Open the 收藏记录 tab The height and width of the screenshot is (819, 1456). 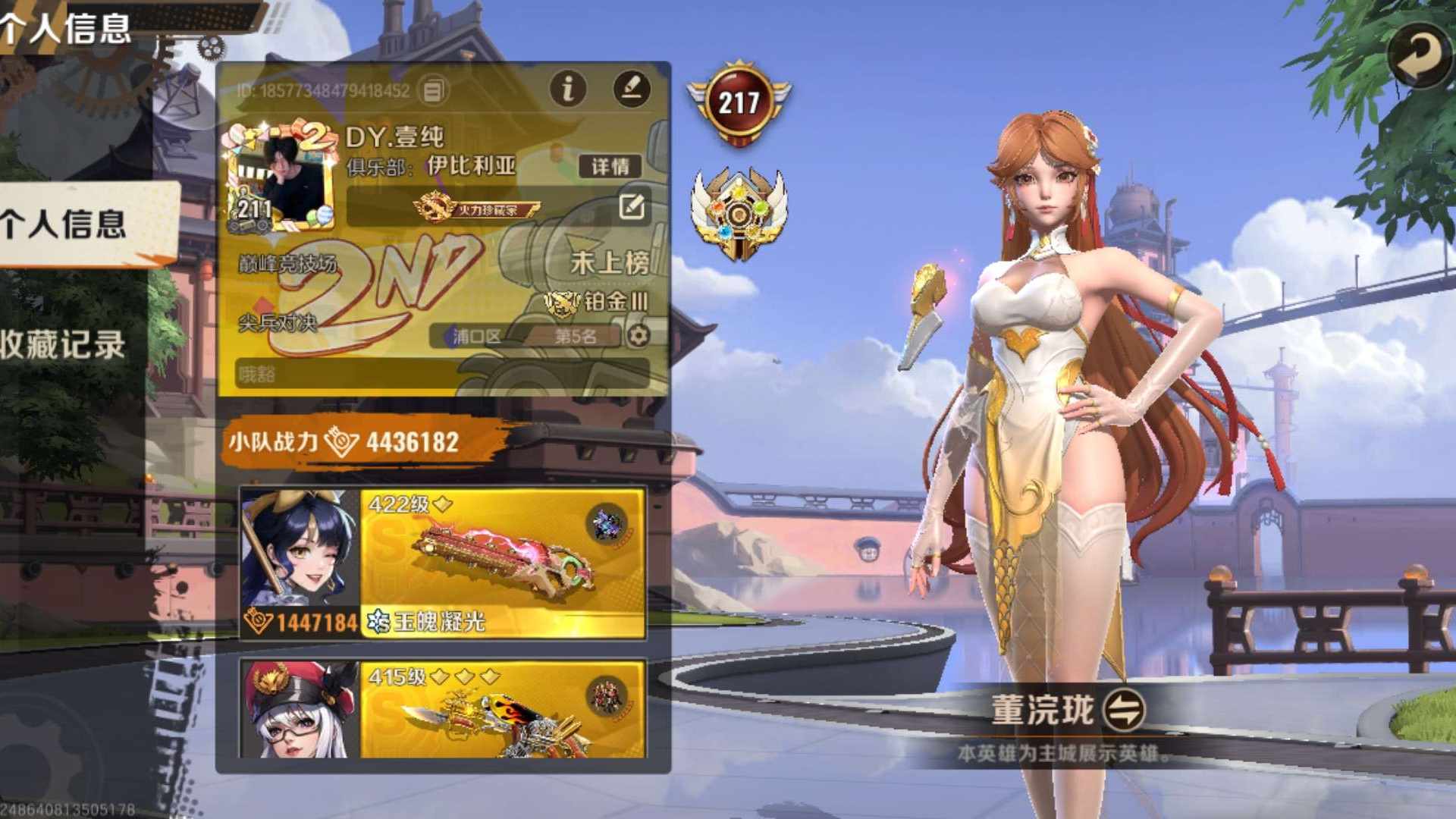(x=64, y=345)
